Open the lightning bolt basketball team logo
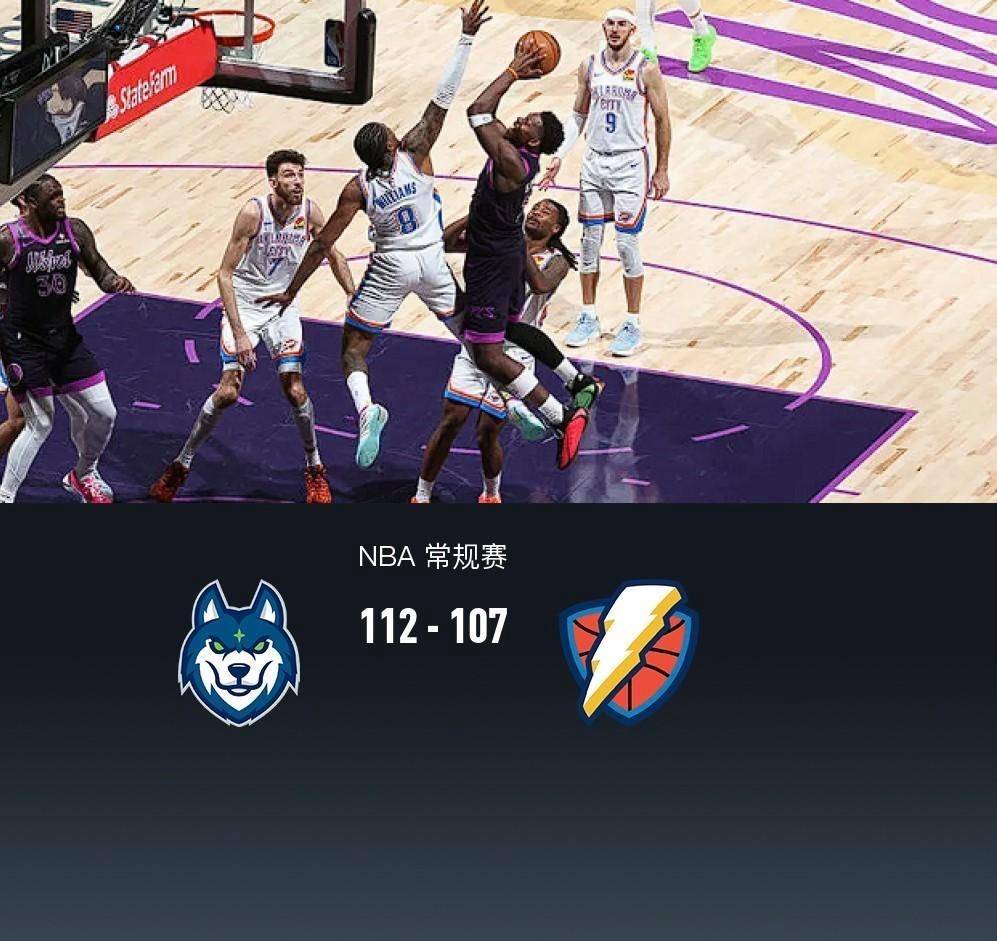 pyautogui.click(x=629, y=651)
